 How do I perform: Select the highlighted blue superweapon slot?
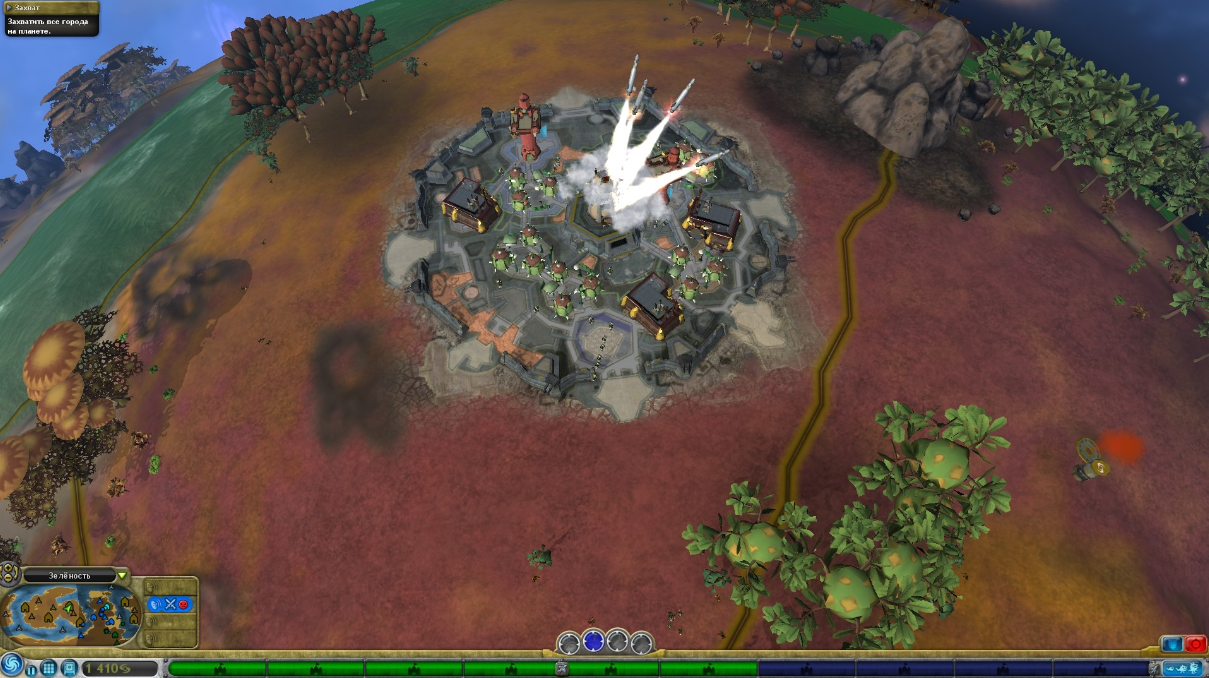tap(593, 642)
